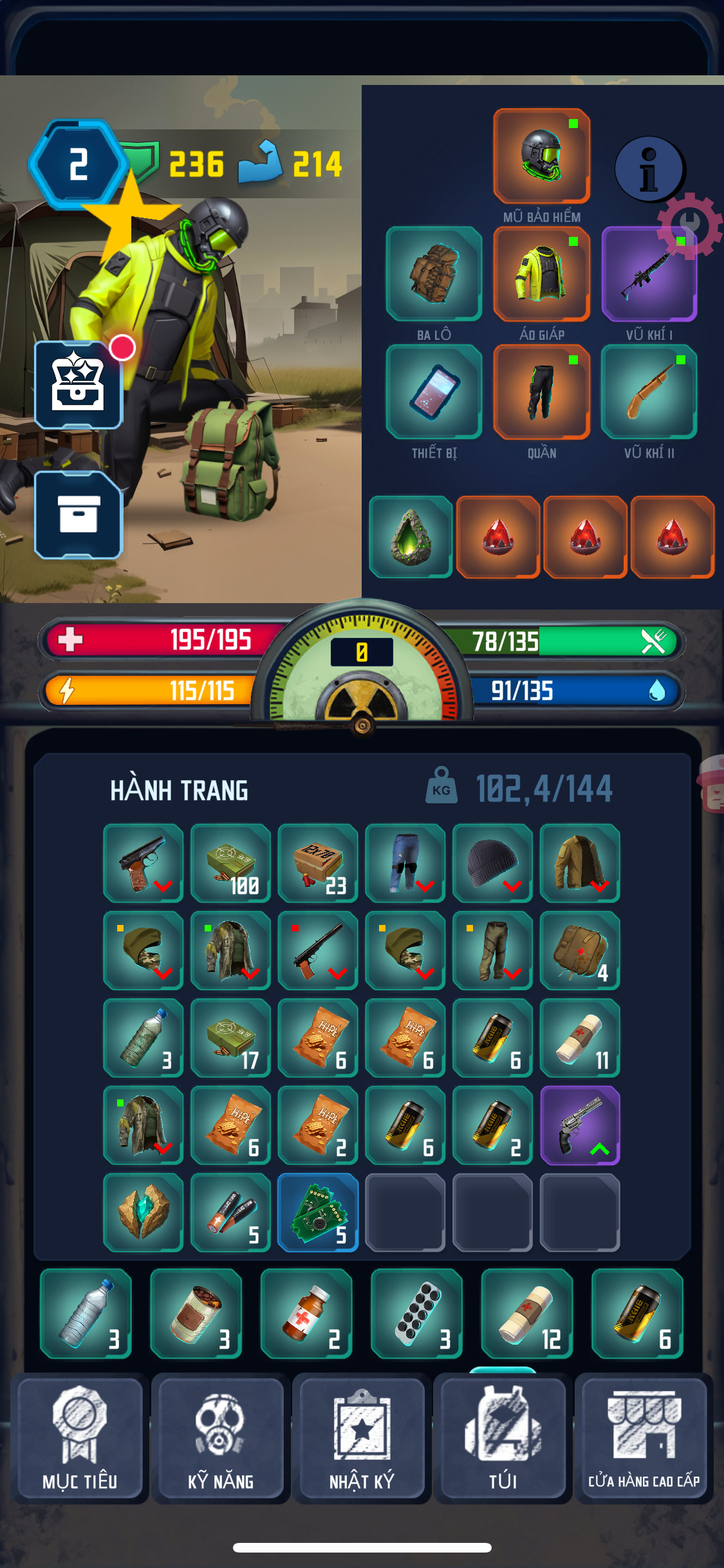Select the sawed-off shotgun in VŨ KHÍ II
The image size is (724, 1568).
pos(649,391)
